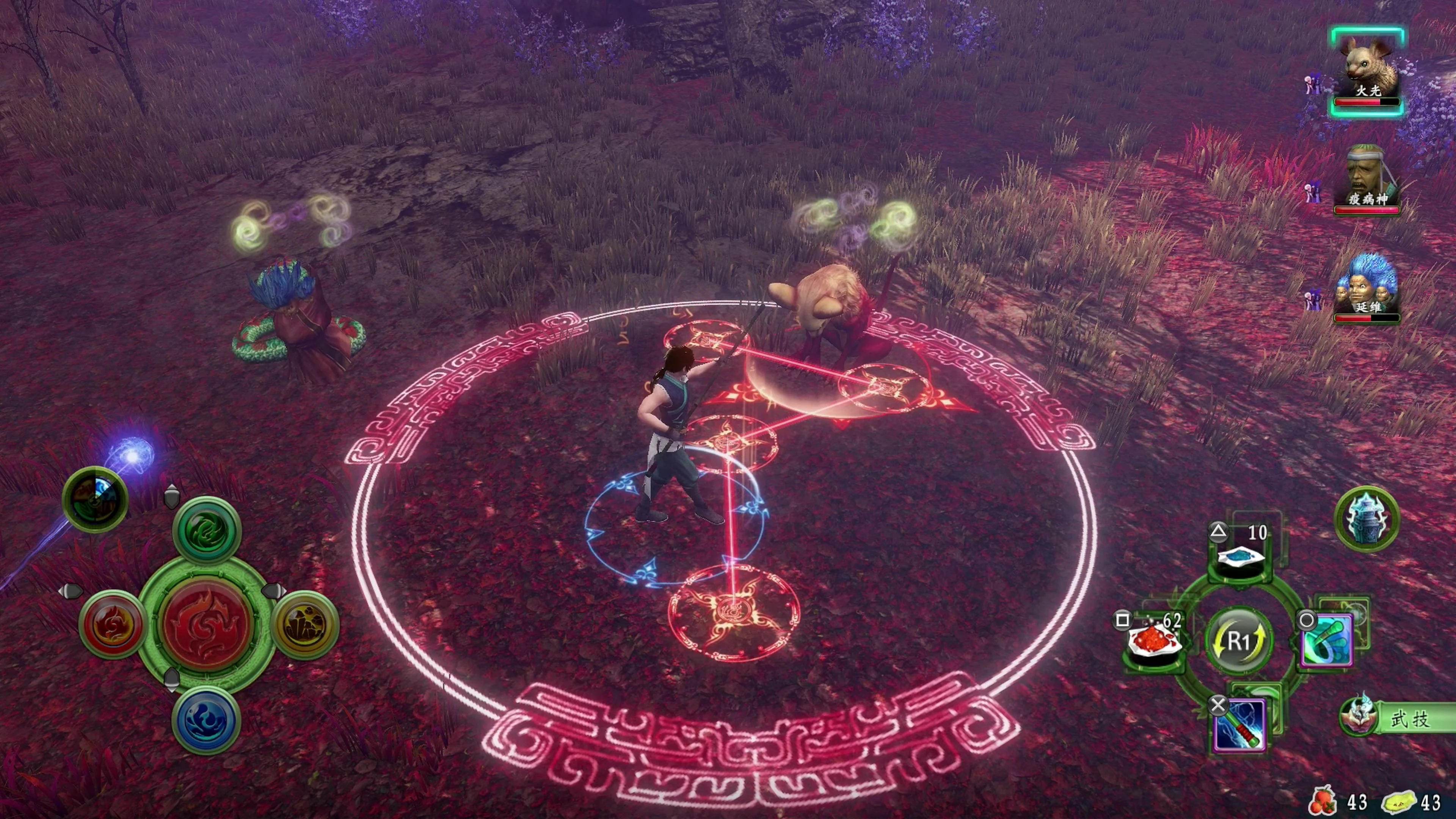Select the small red fire element orb
Screen dimensions: 1456x819
112,624
